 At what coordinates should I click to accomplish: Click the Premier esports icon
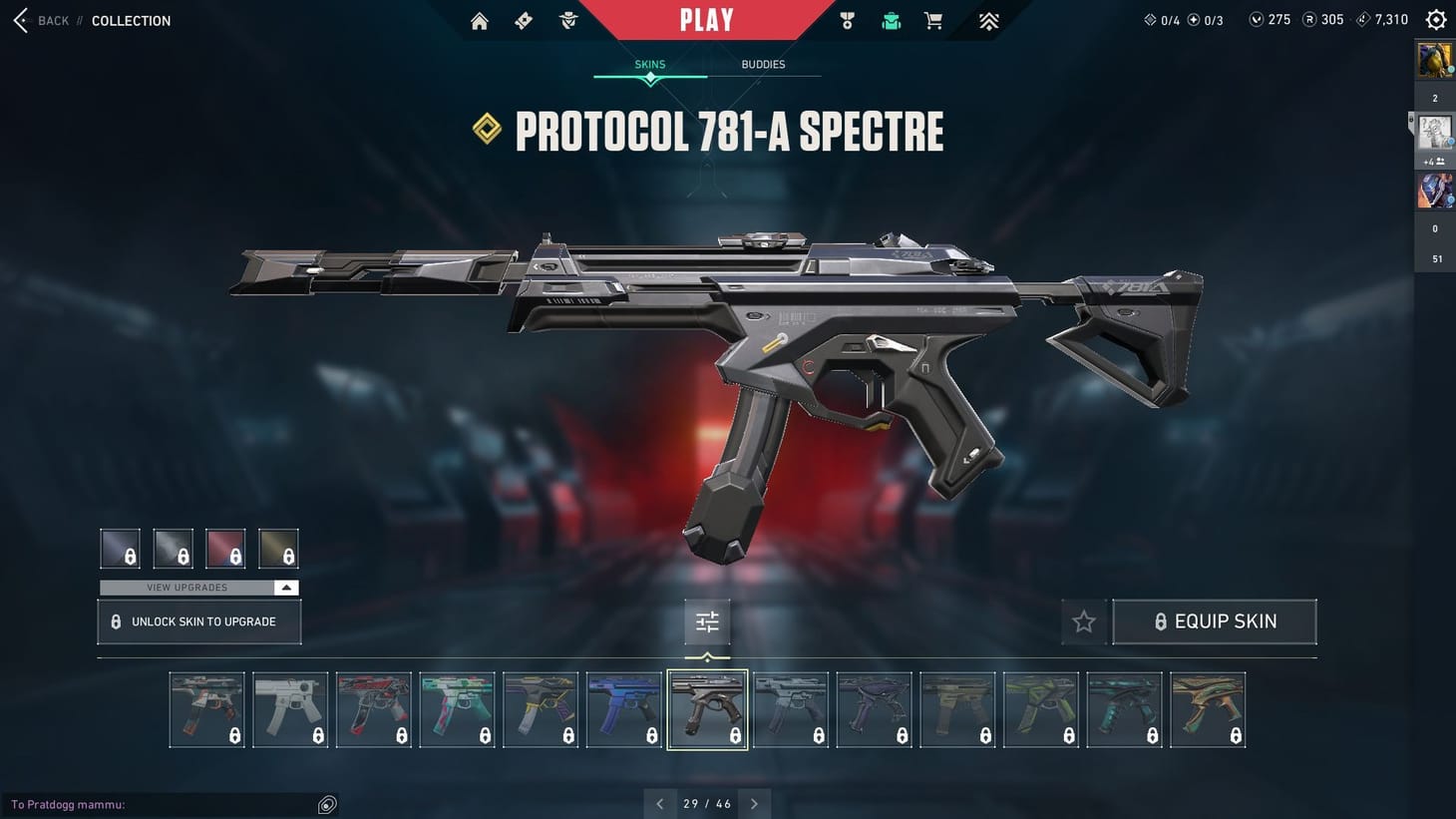click(x=987, y=20)
